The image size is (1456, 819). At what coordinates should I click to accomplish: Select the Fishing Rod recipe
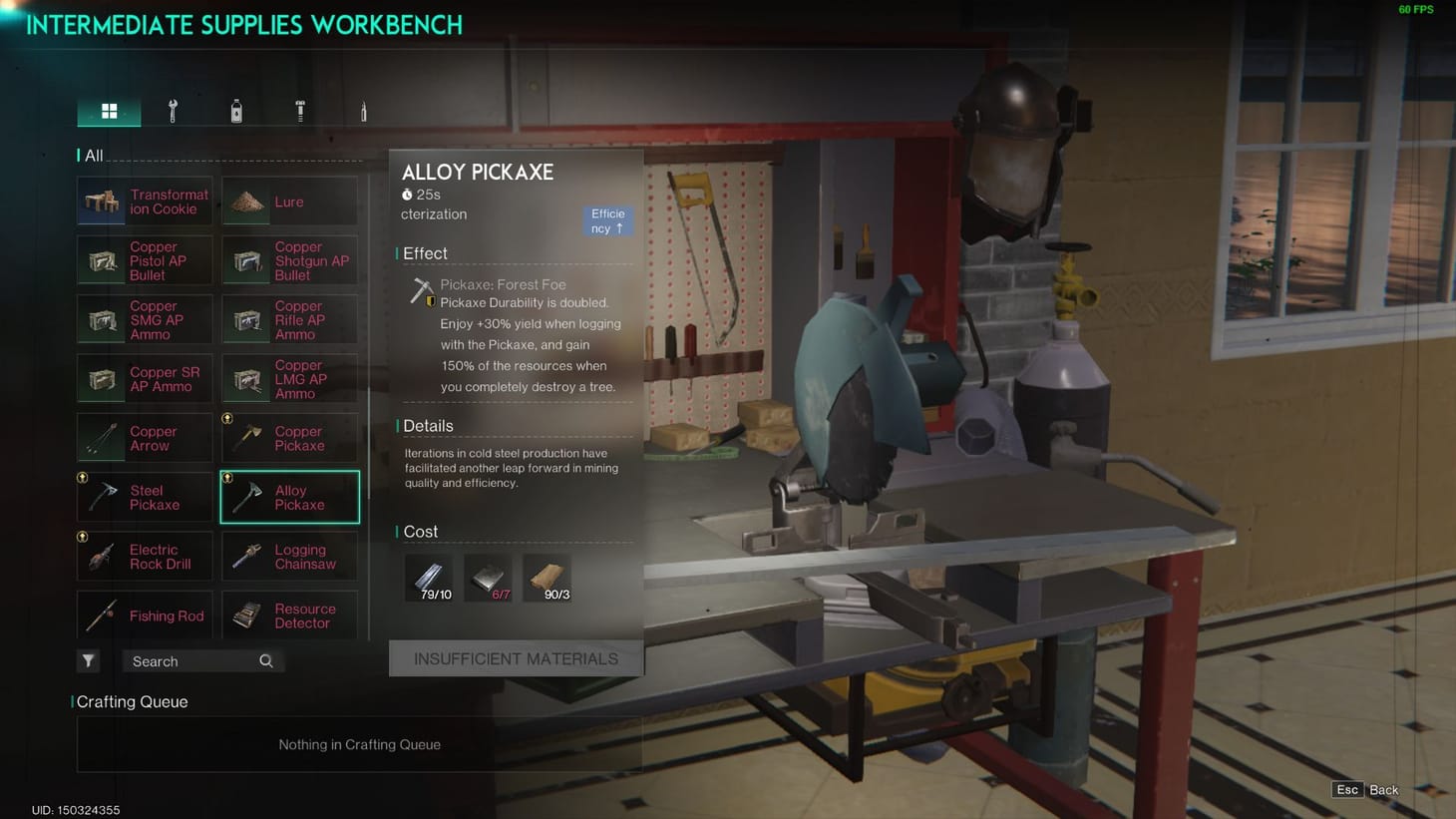[144, 614]
